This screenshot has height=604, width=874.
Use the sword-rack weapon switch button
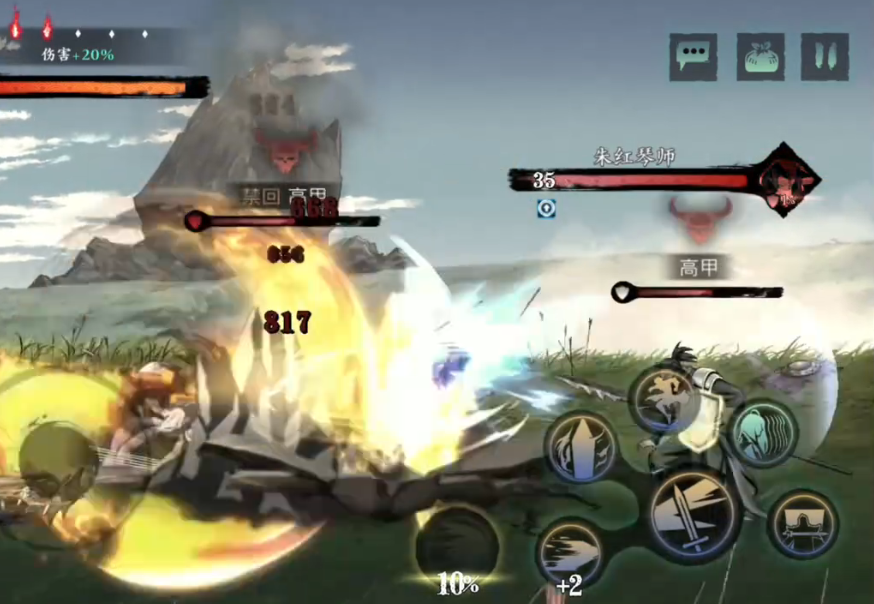802,523
